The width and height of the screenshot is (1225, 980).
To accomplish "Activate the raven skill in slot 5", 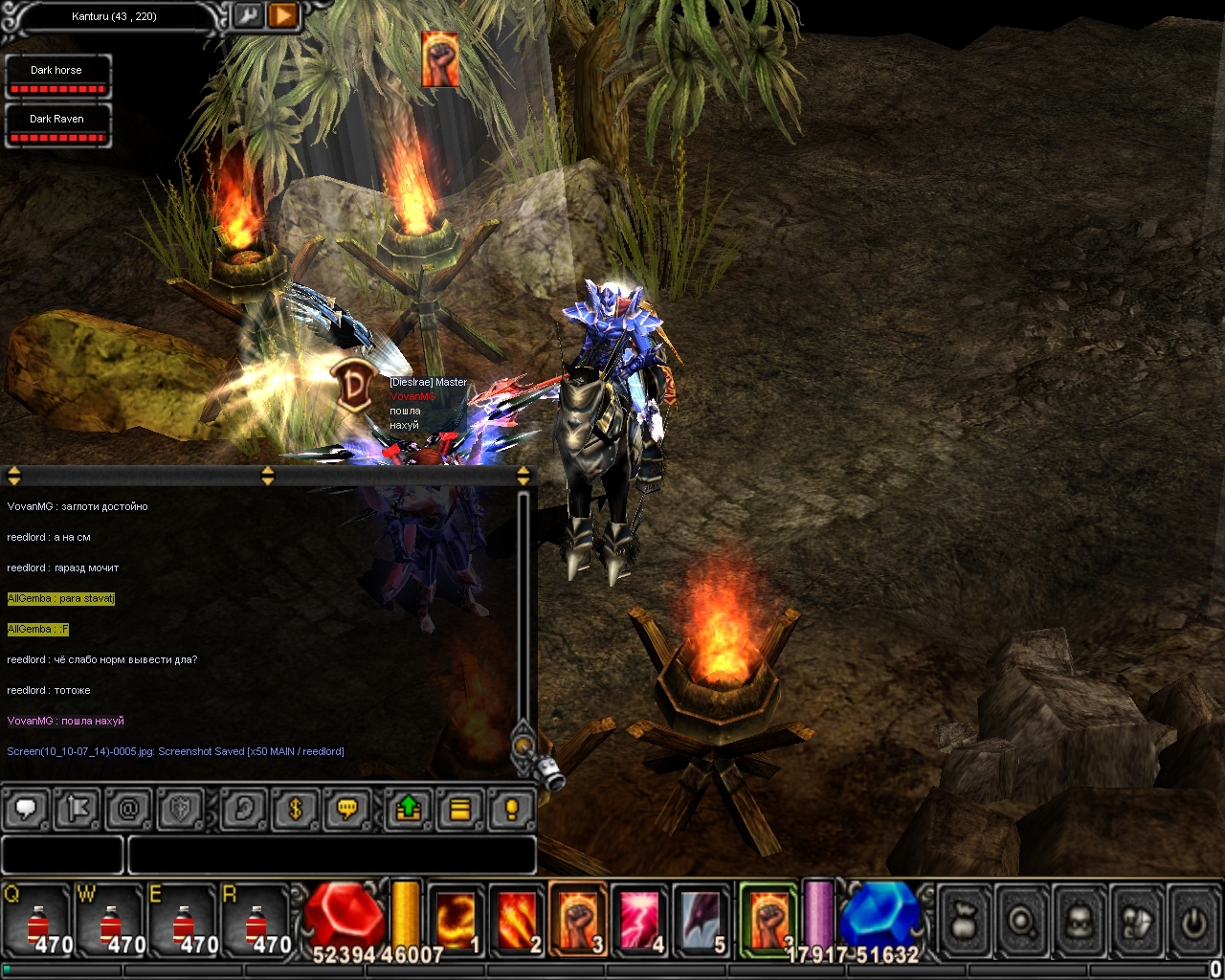I will point(701,921).
